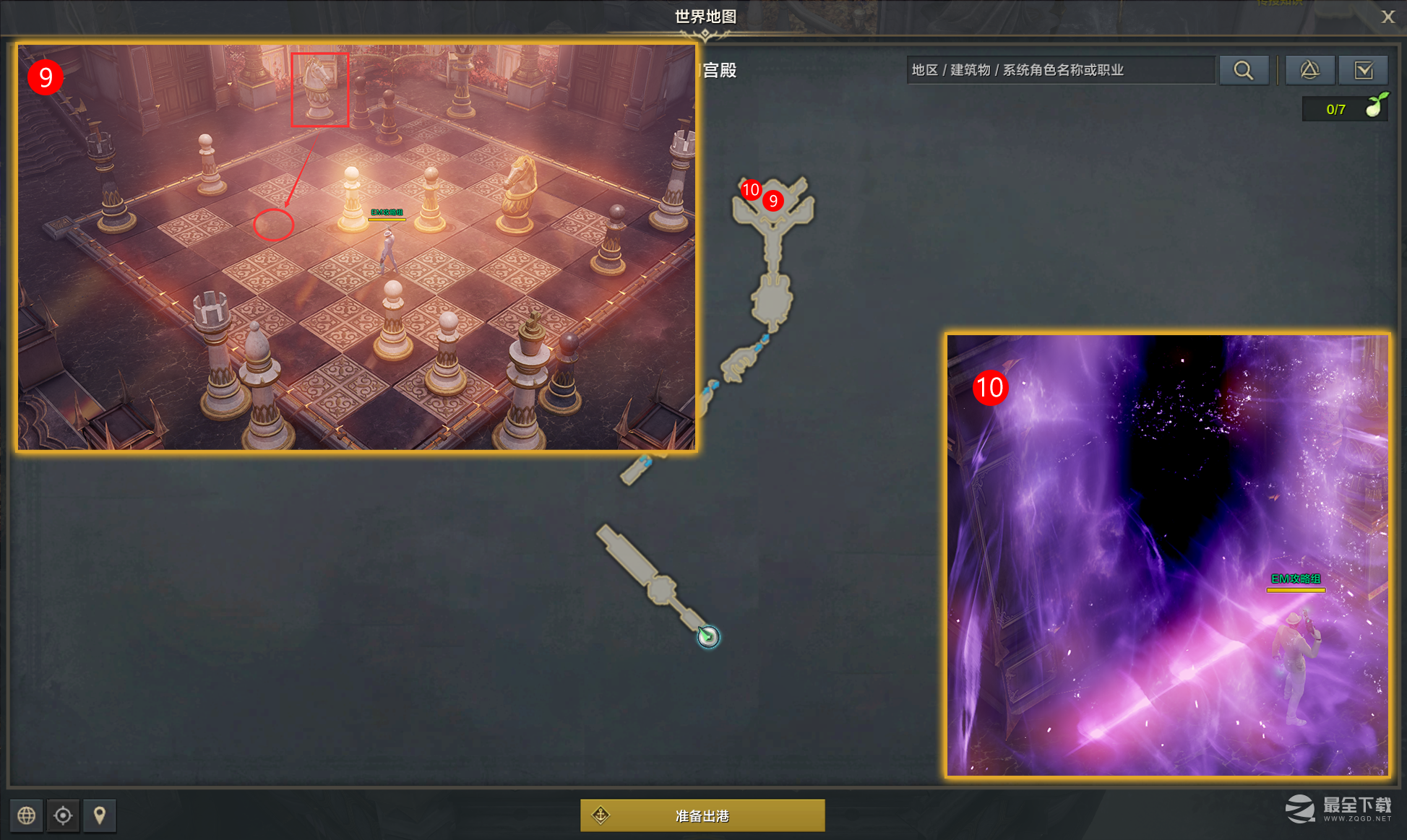Viewport: 1407px width, 840px height.
Task: Open the purple portal guide screenshot 10
Action: (1167, 555)
